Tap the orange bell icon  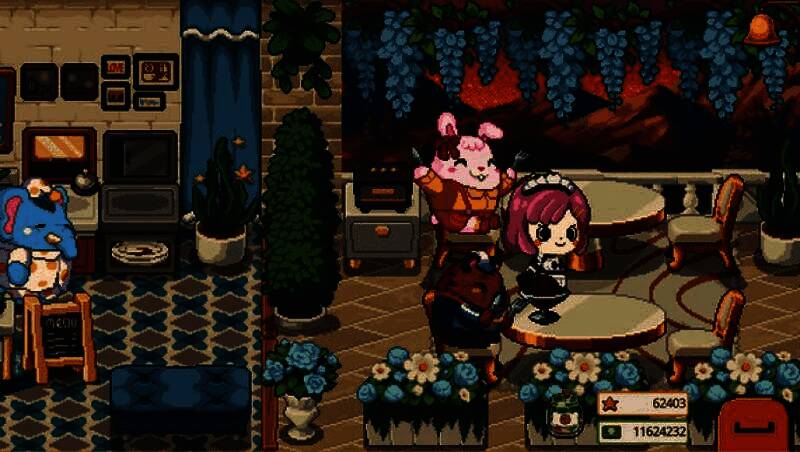pos(762,30)
